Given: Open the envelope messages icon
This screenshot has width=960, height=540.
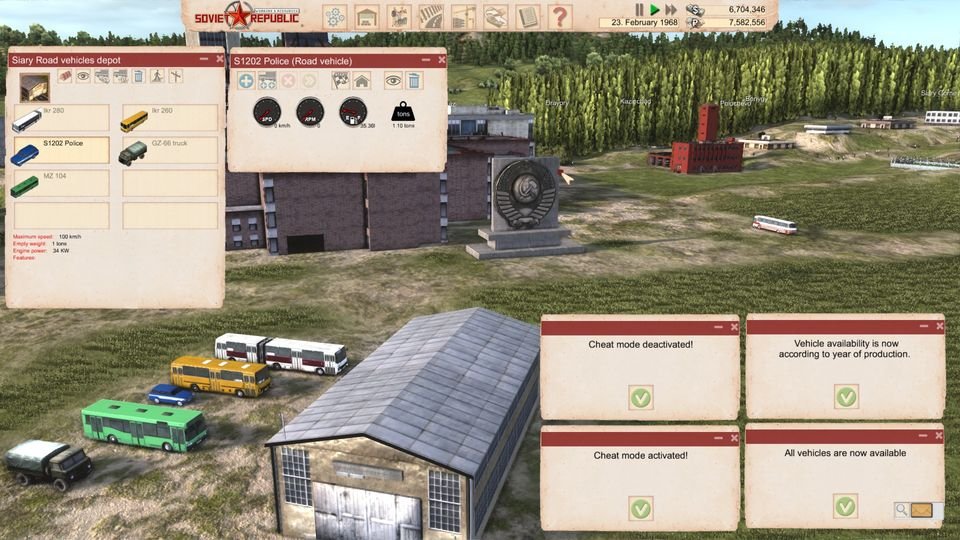Looking at the screenshot, I should click(x=921, y=510).
